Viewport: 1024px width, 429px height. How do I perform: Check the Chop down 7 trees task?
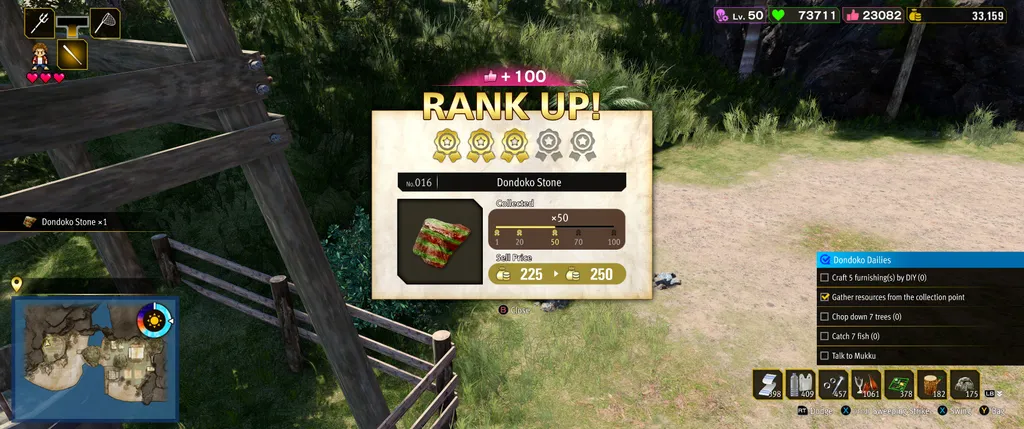click(823, 317)
